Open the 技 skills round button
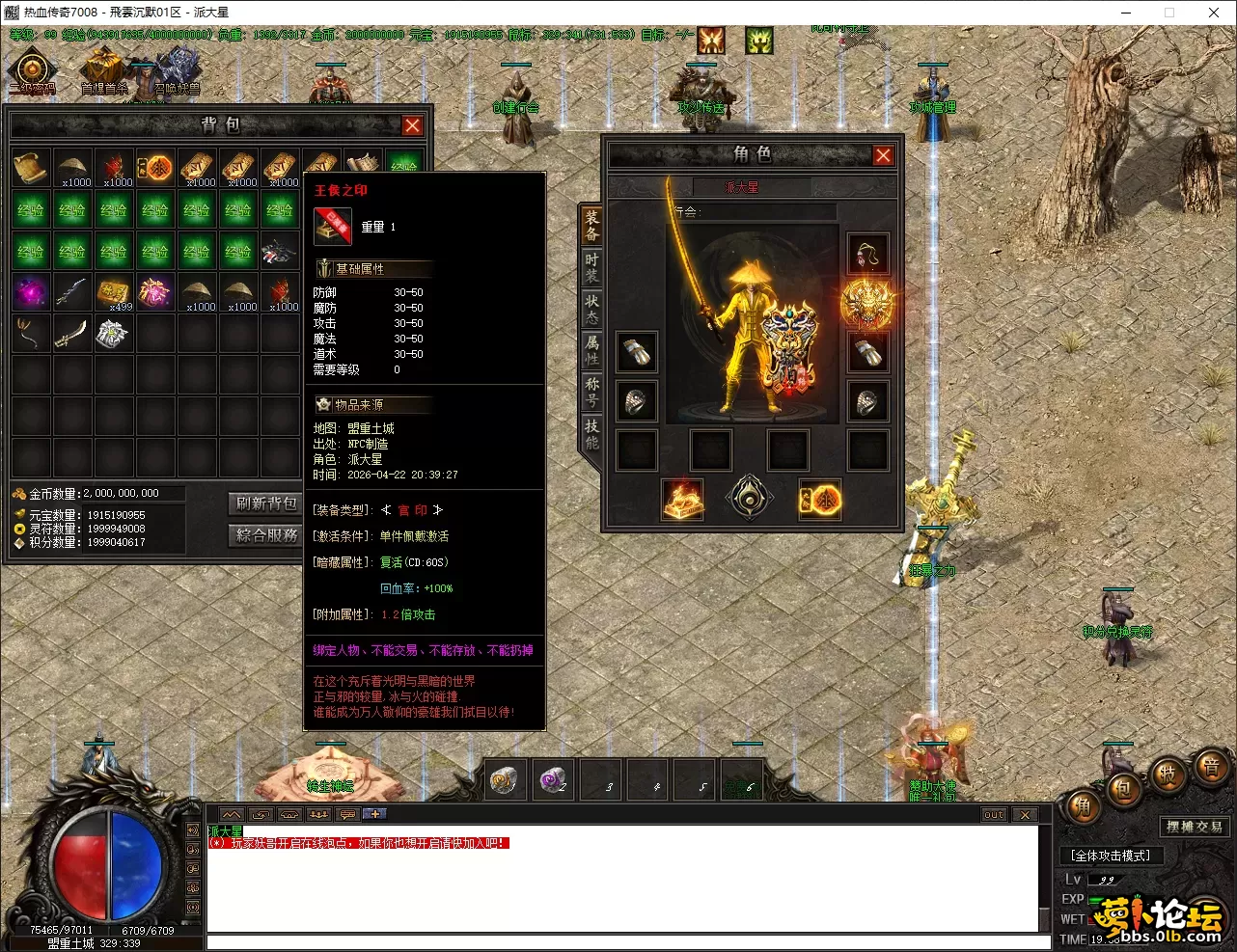 (1168, 775)
